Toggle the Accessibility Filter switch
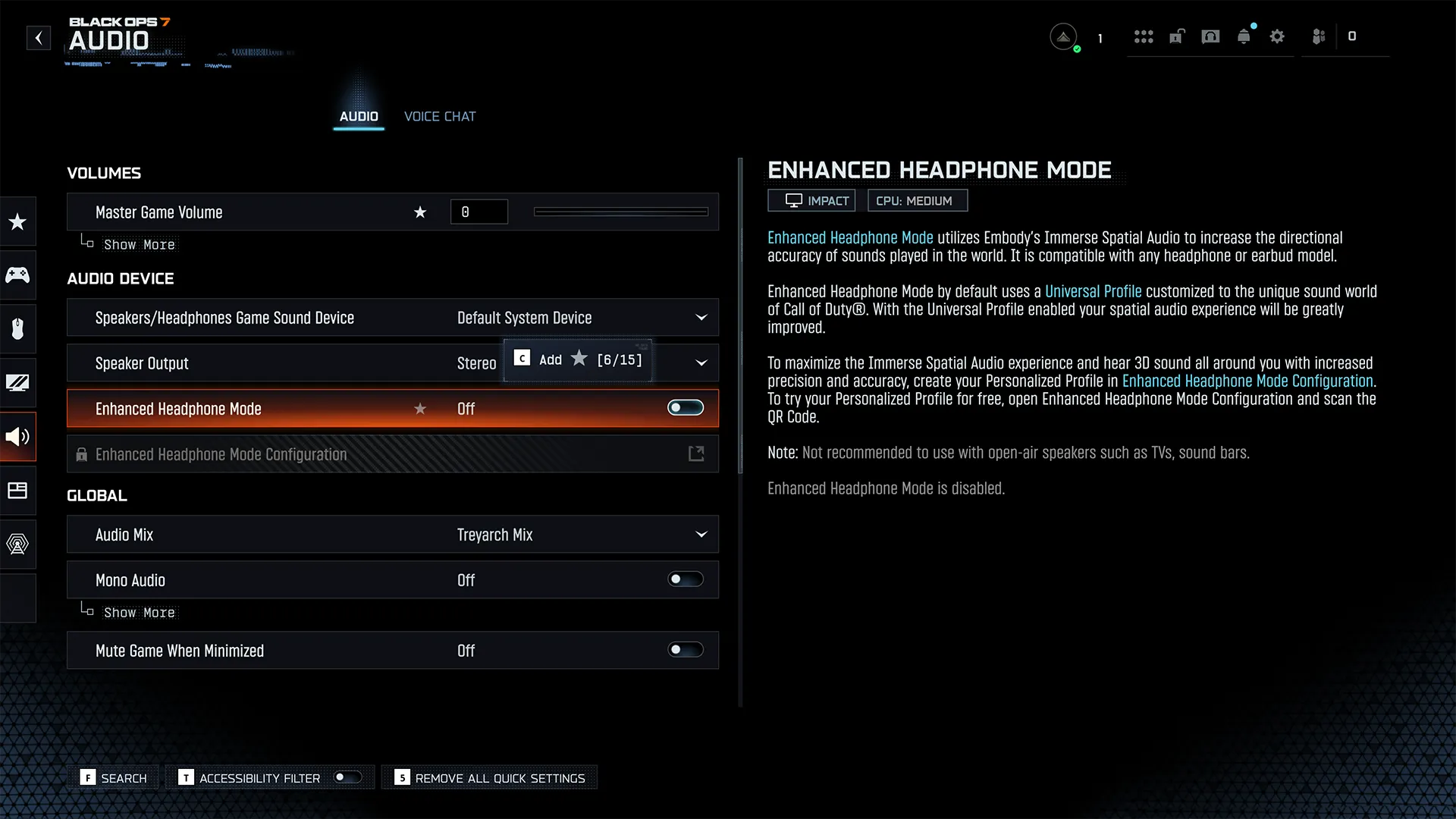1456x819 pixels. [x=348, y=777]
